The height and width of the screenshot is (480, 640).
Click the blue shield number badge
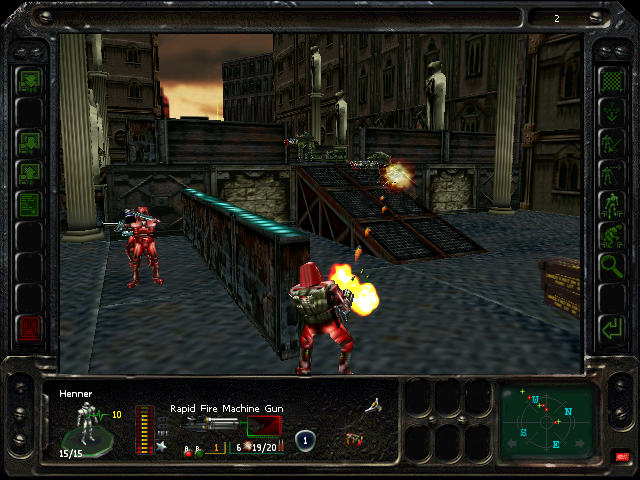(305, 440)
